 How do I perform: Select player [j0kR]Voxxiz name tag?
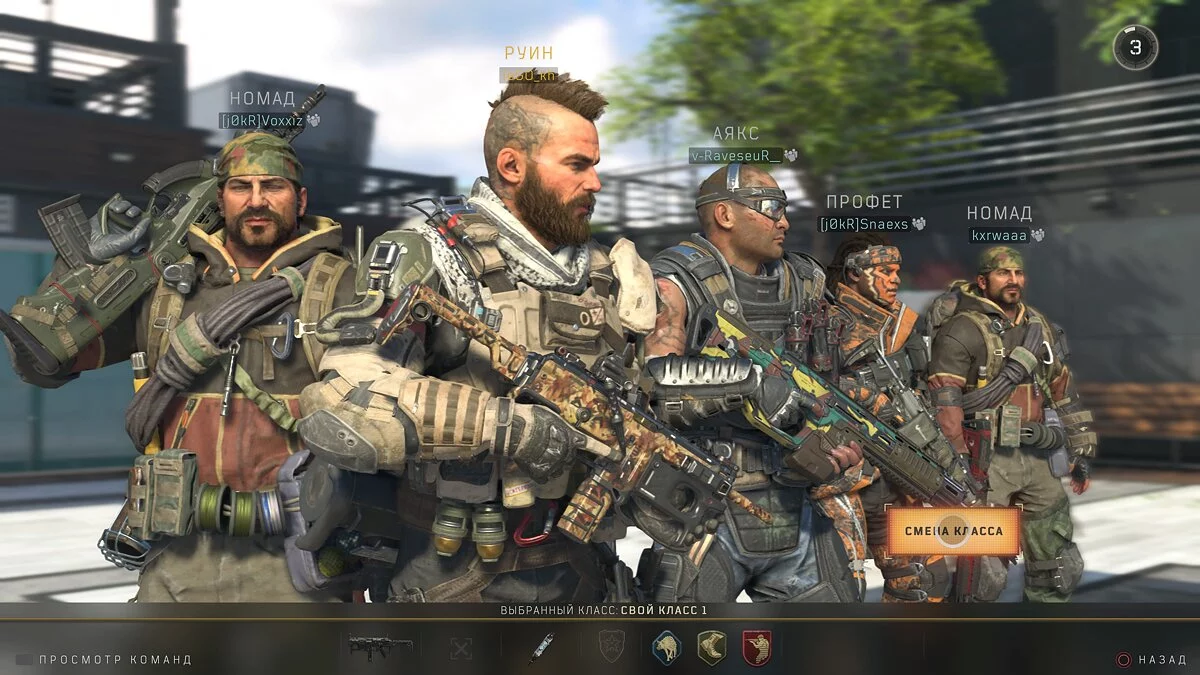(261, 120)
